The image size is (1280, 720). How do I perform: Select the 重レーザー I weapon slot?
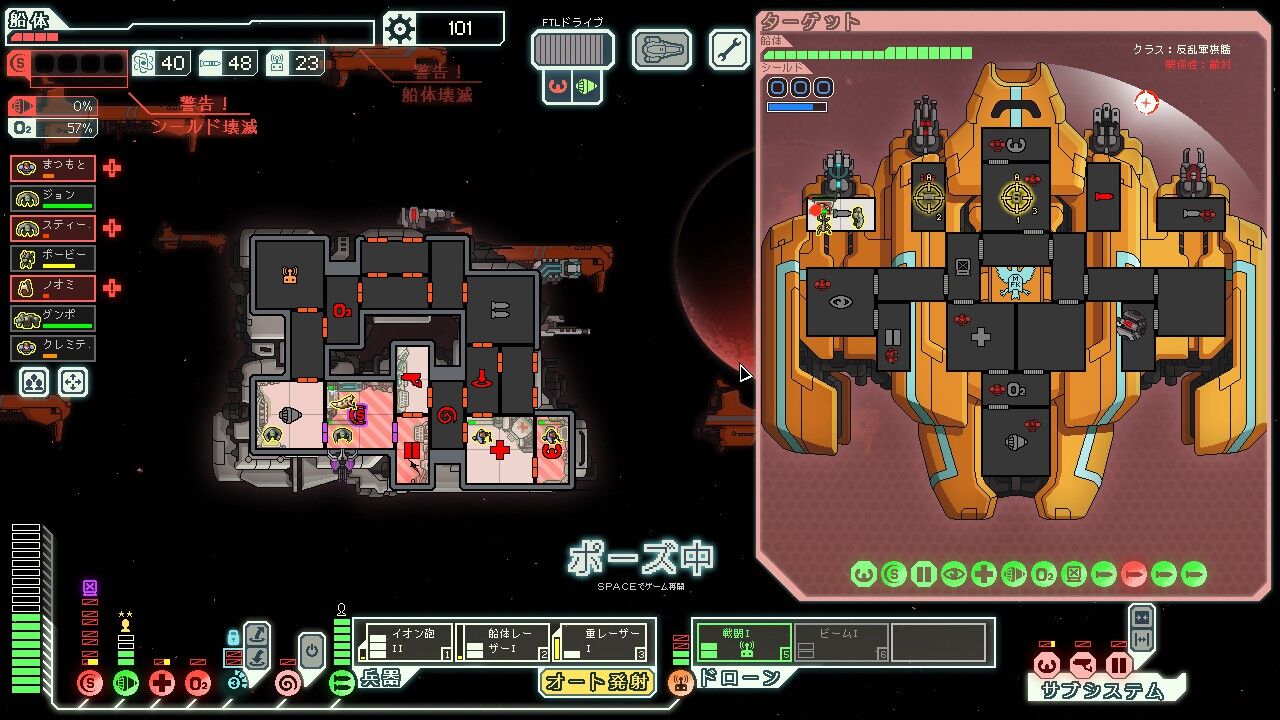point(600,642)
